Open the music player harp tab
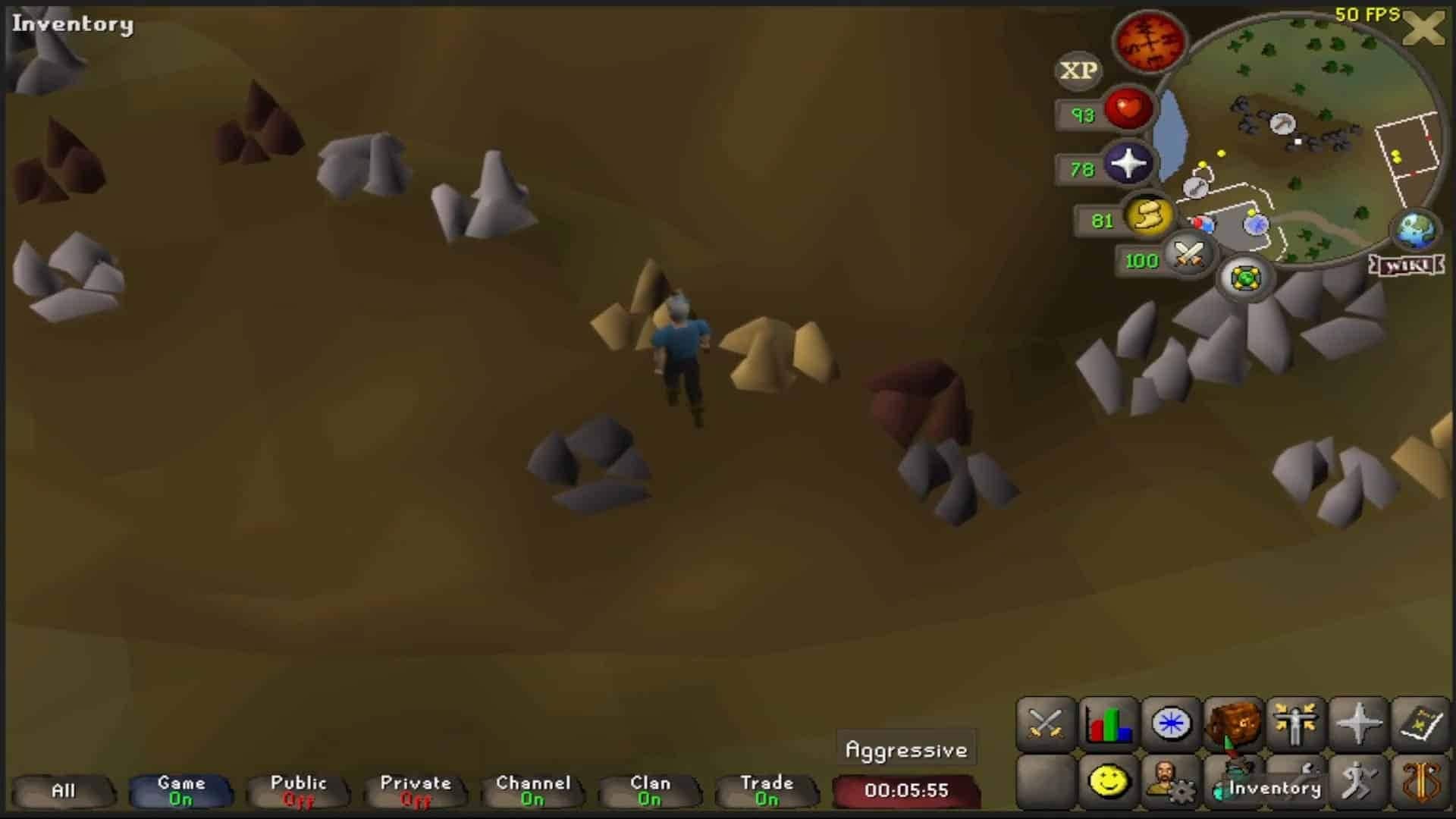Screen dimensions: 1456x819 (1420, 781)
